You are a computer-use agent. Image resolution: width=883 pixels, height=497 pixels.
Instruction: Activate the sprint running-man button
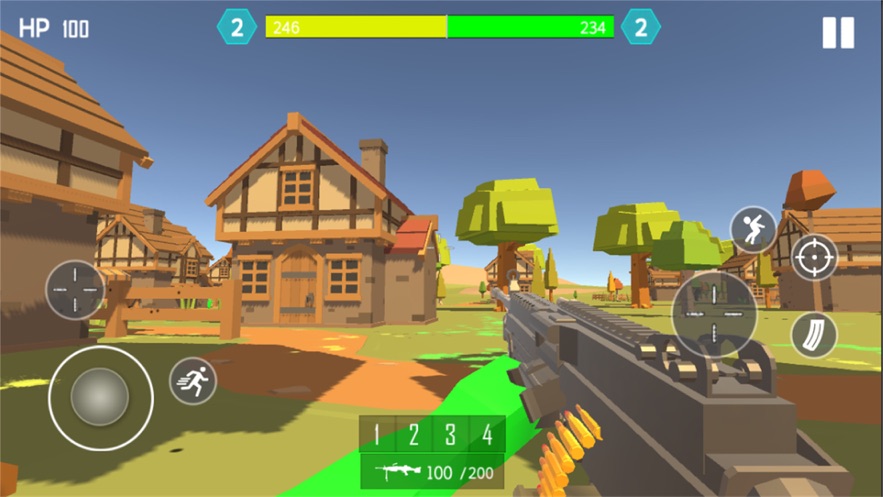193,381
